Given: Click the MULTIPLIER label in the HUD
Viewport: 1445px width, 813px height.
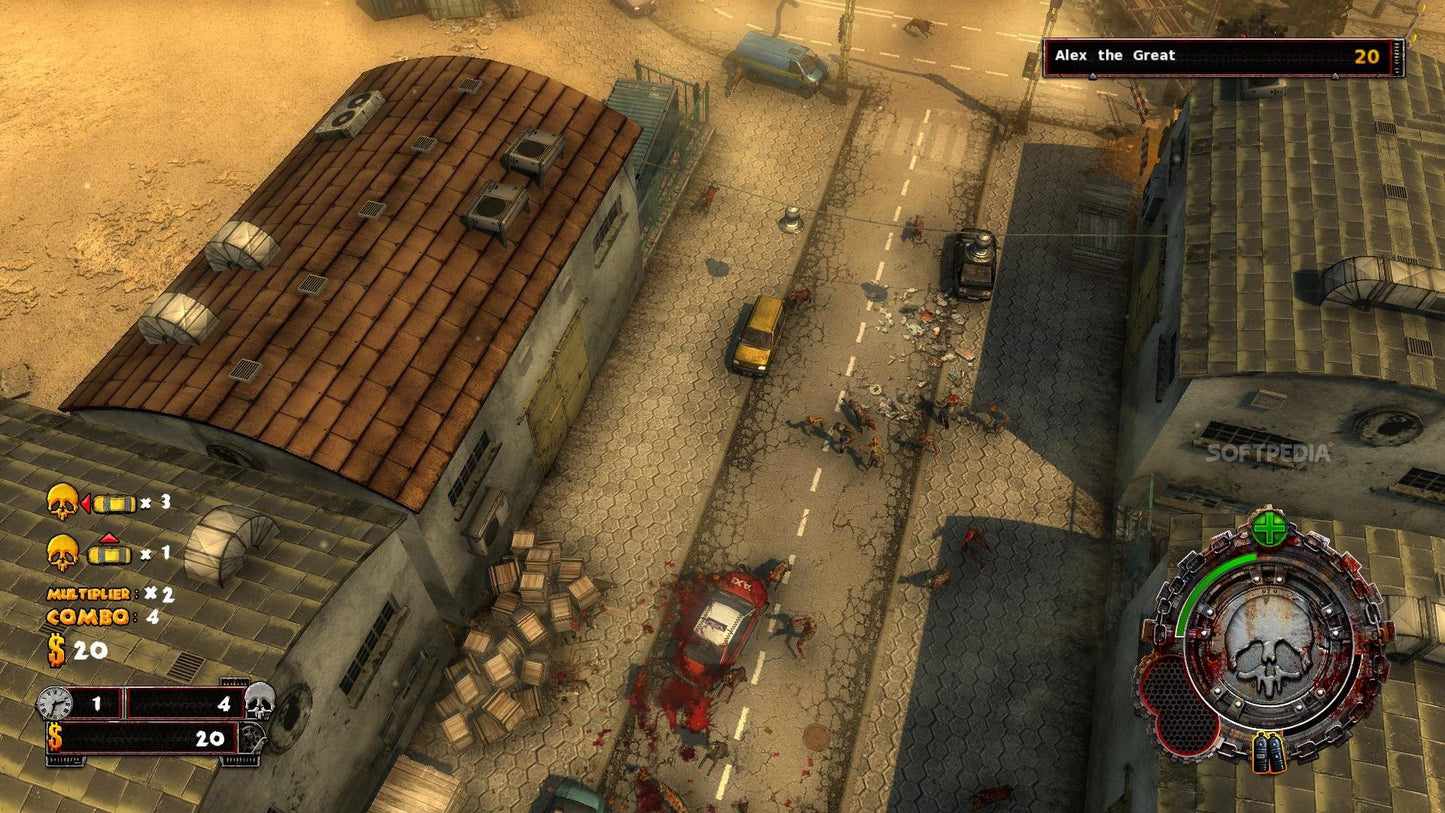Looking at the screenshot, I should coord(88,592).
